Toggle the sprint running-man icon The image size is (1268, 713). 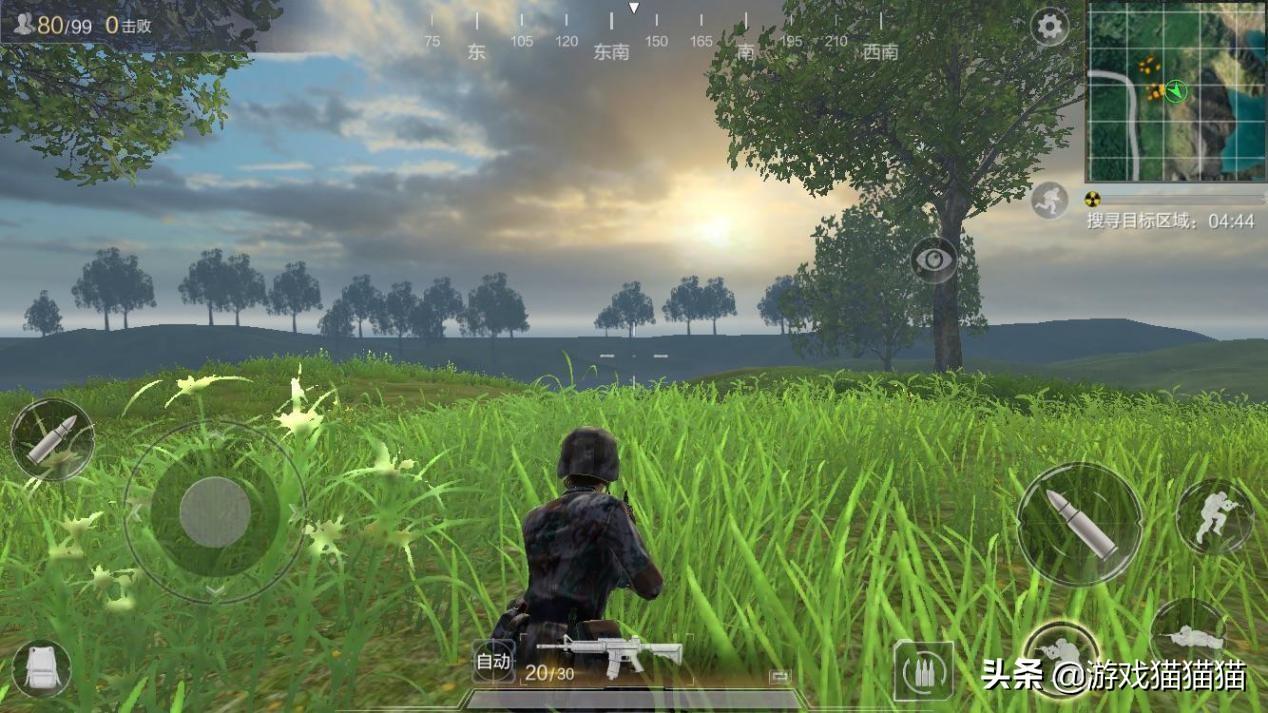click(x=1050, y=200)
